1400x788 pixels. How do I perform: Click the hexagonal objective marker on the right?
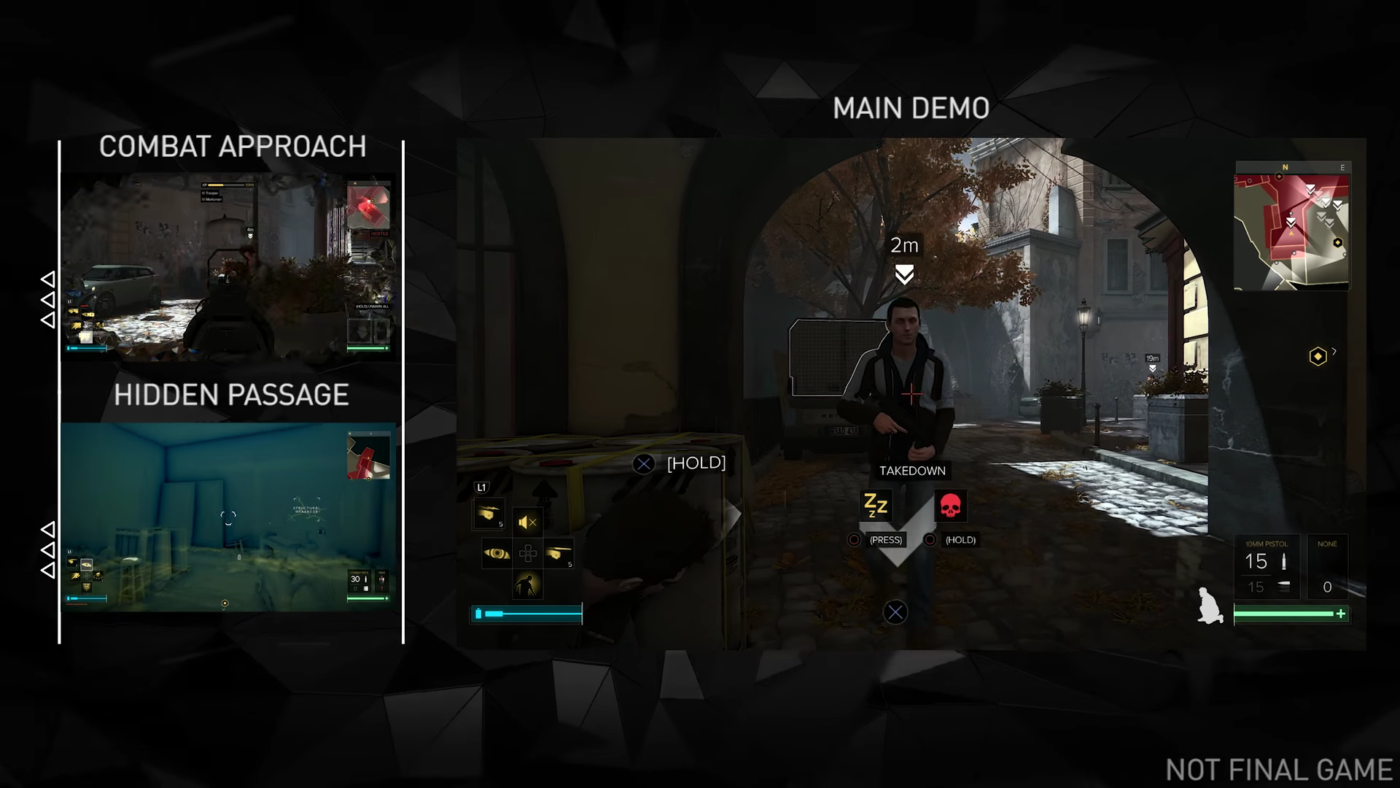(1318, 356)
